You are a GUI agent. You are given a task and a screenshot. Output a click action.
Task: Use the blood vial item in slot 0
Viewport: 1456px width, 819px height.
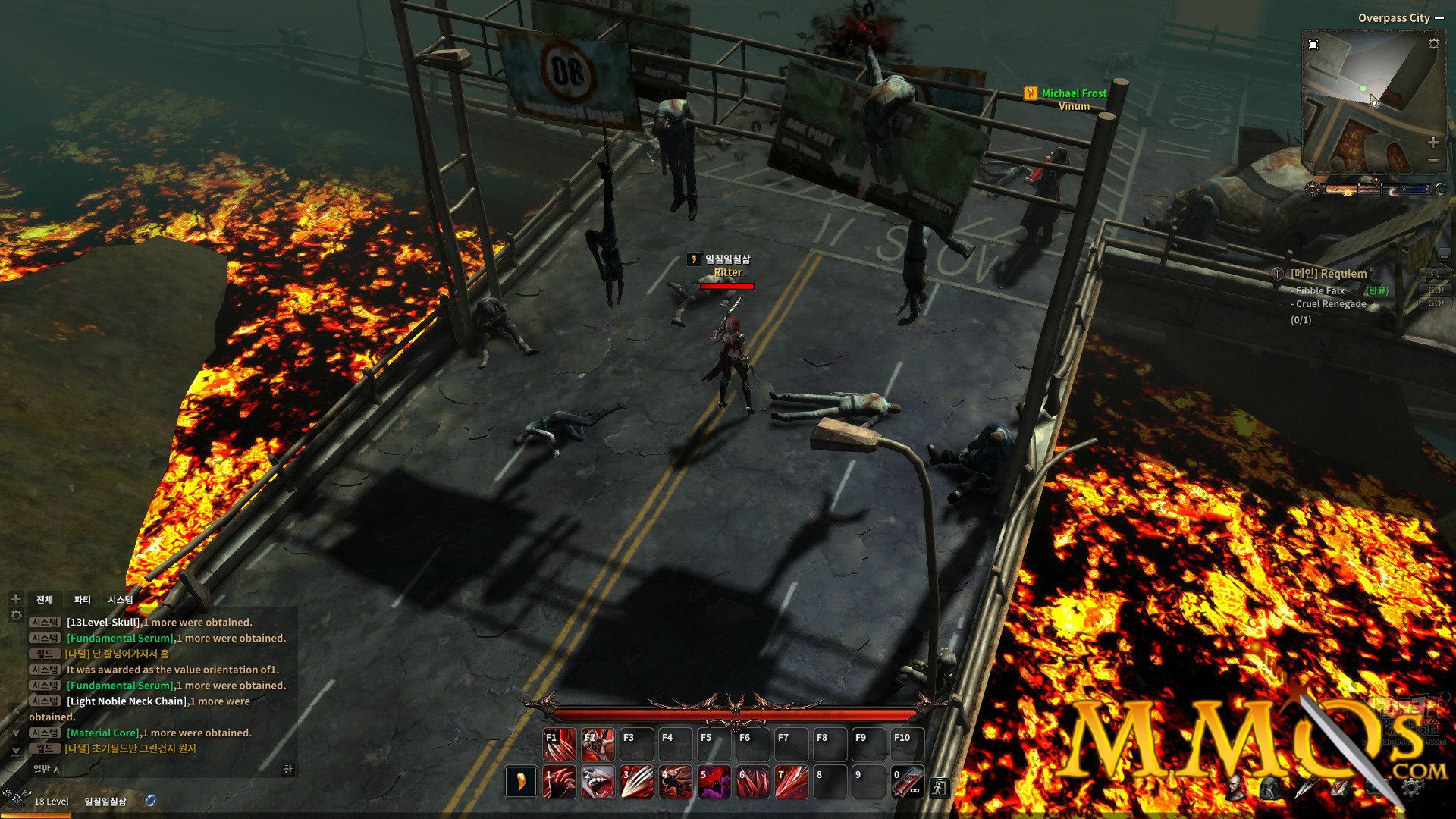908,781
